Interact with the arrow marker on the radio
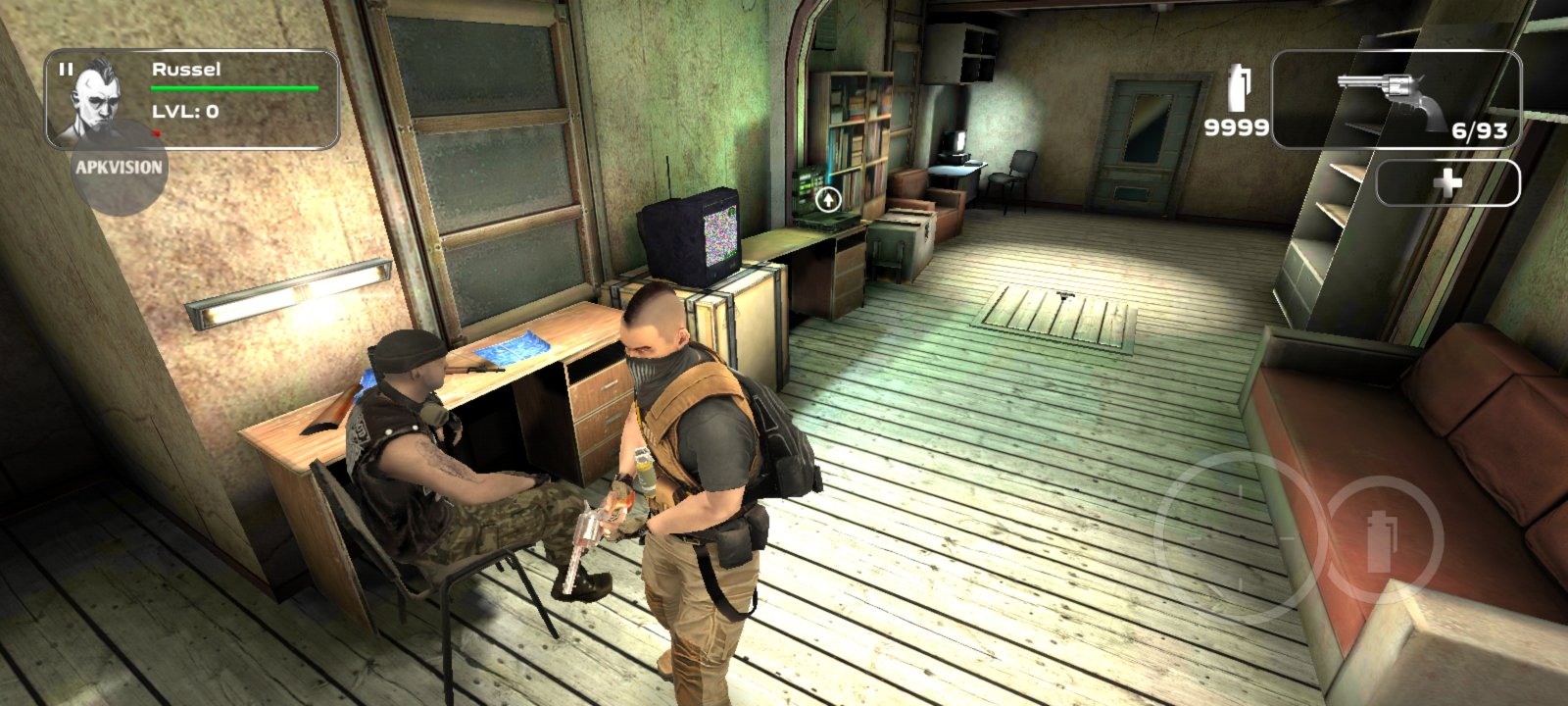This screenshot has height=706, width=1568. click(829, 200)
